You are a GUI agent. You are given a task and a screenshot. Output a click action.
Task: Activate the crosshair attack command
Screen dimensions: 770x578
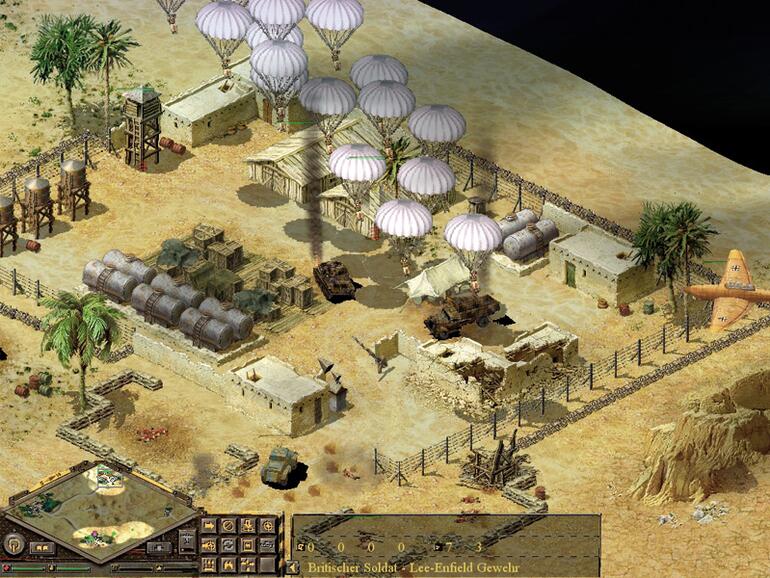267,525
